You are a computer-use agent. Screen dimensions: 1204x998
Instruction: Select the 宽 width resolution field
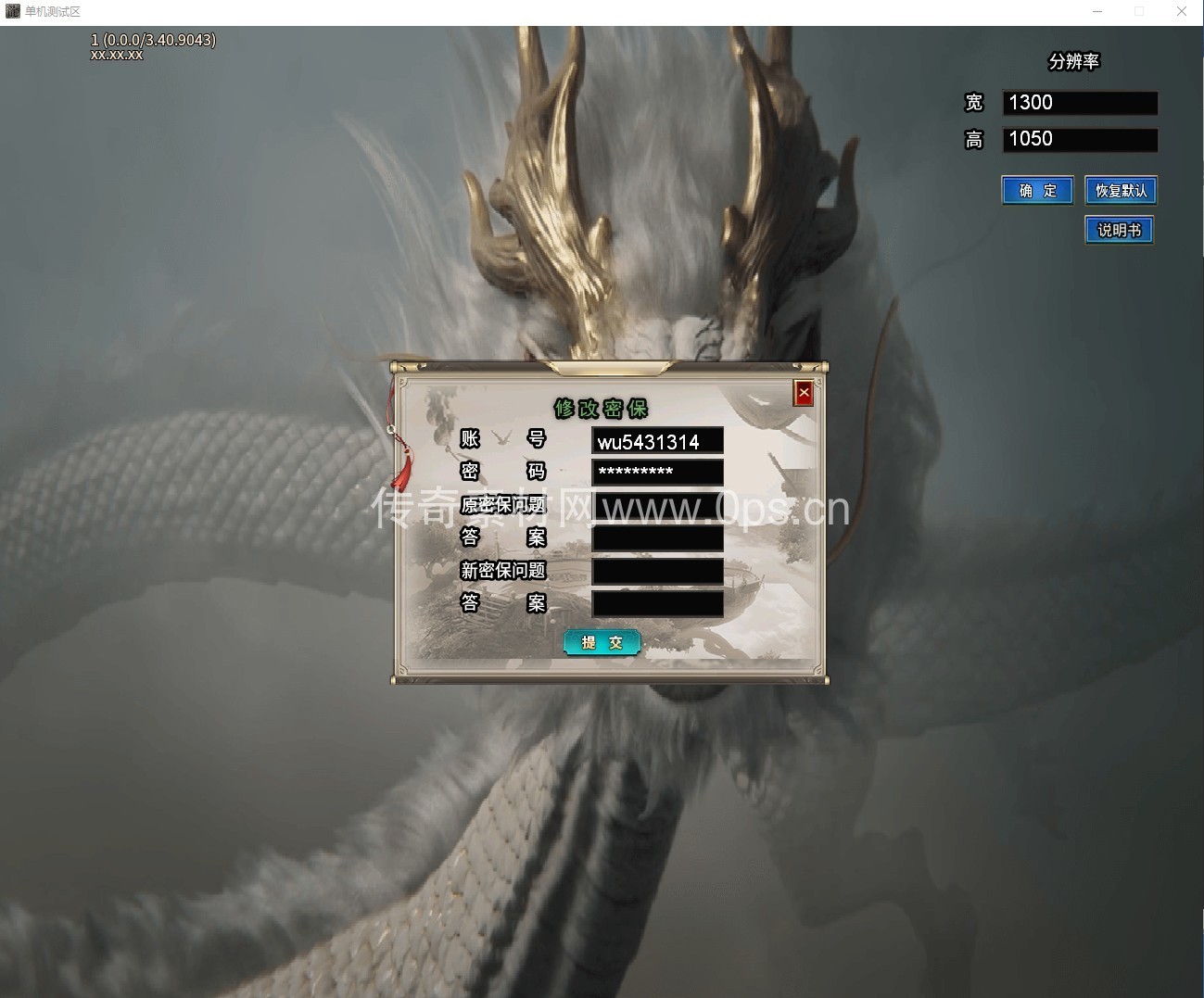coord(1080,103)
